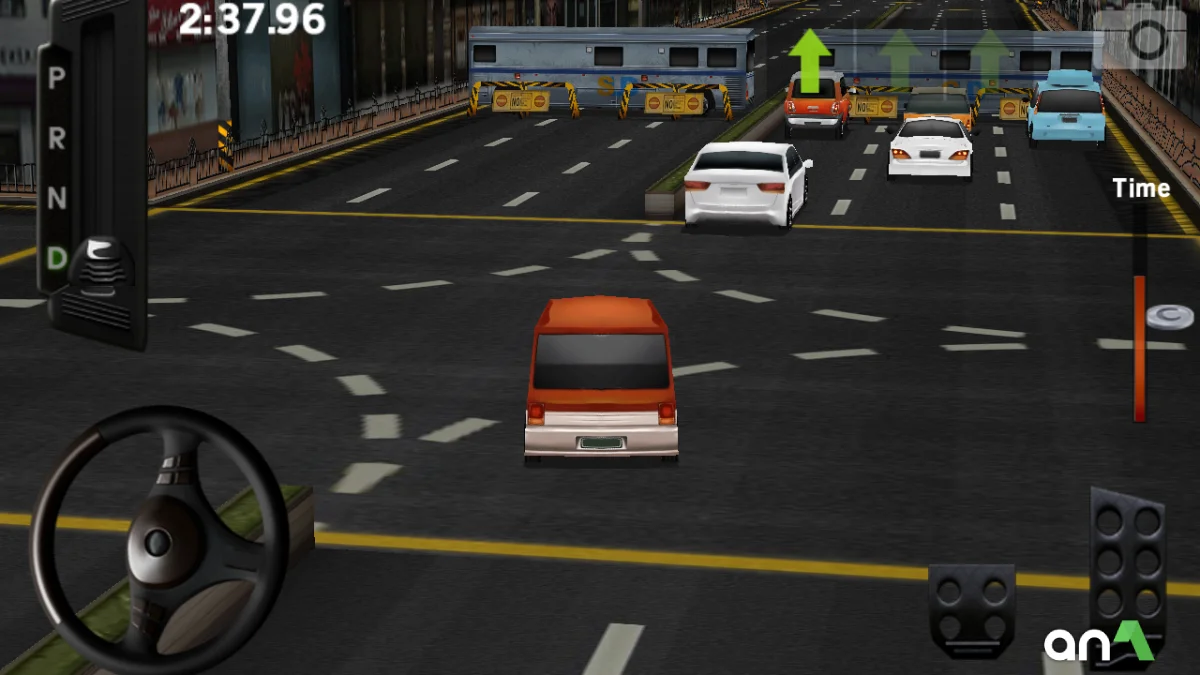Shift the gear selector to P
This screenshot has height=675, width=1200.
[x=57, y=78]
